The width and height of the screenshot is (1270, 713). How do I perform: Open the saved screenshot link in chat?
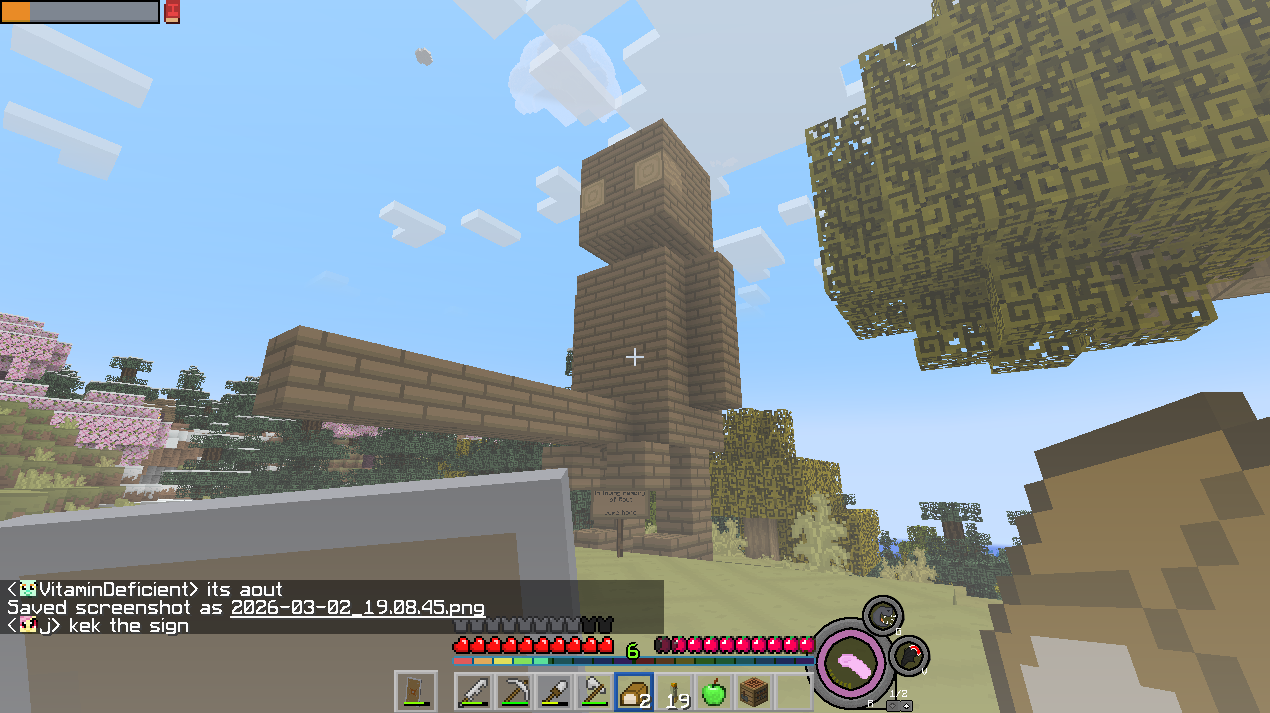[x=357, y=608]
